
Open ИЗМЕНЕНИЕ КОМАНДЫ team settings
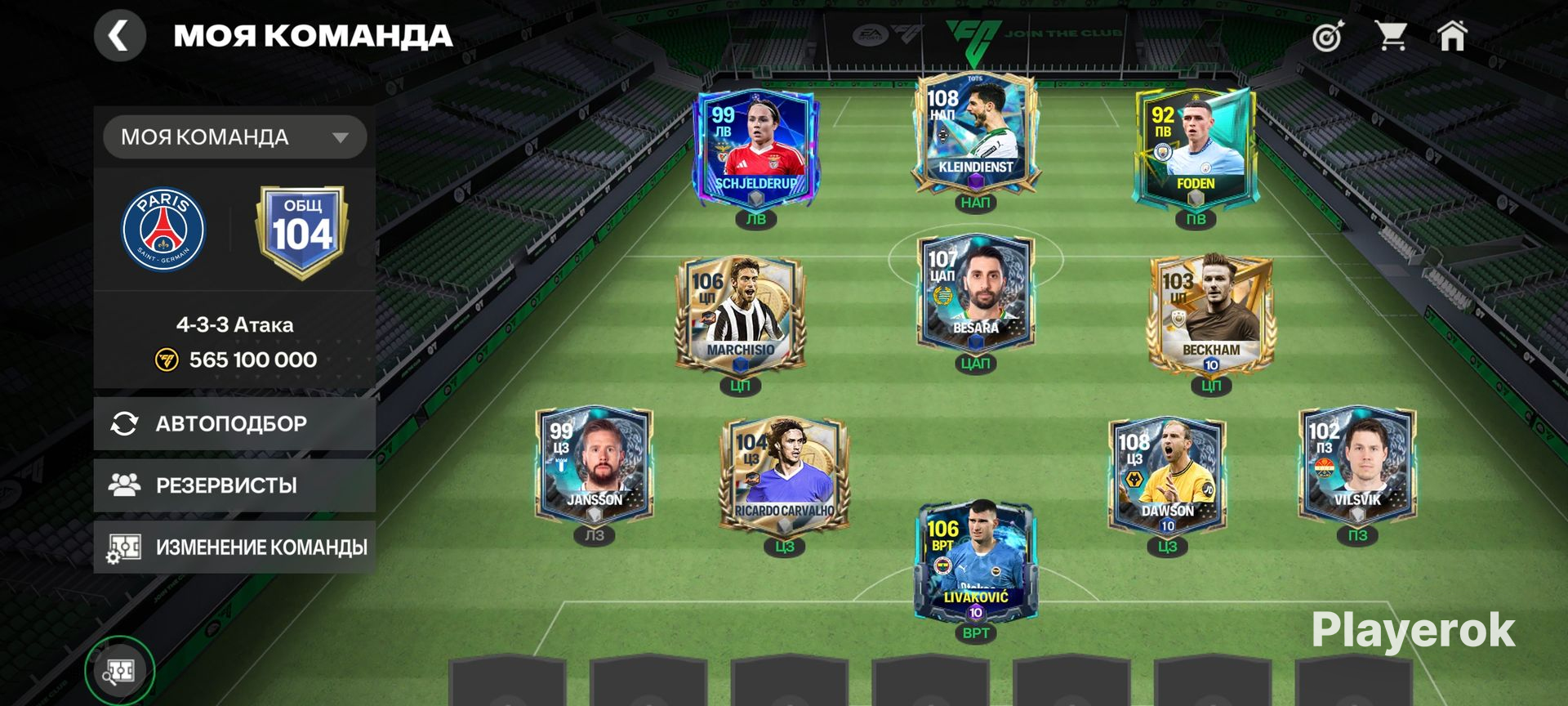click(x=234, y=547)
